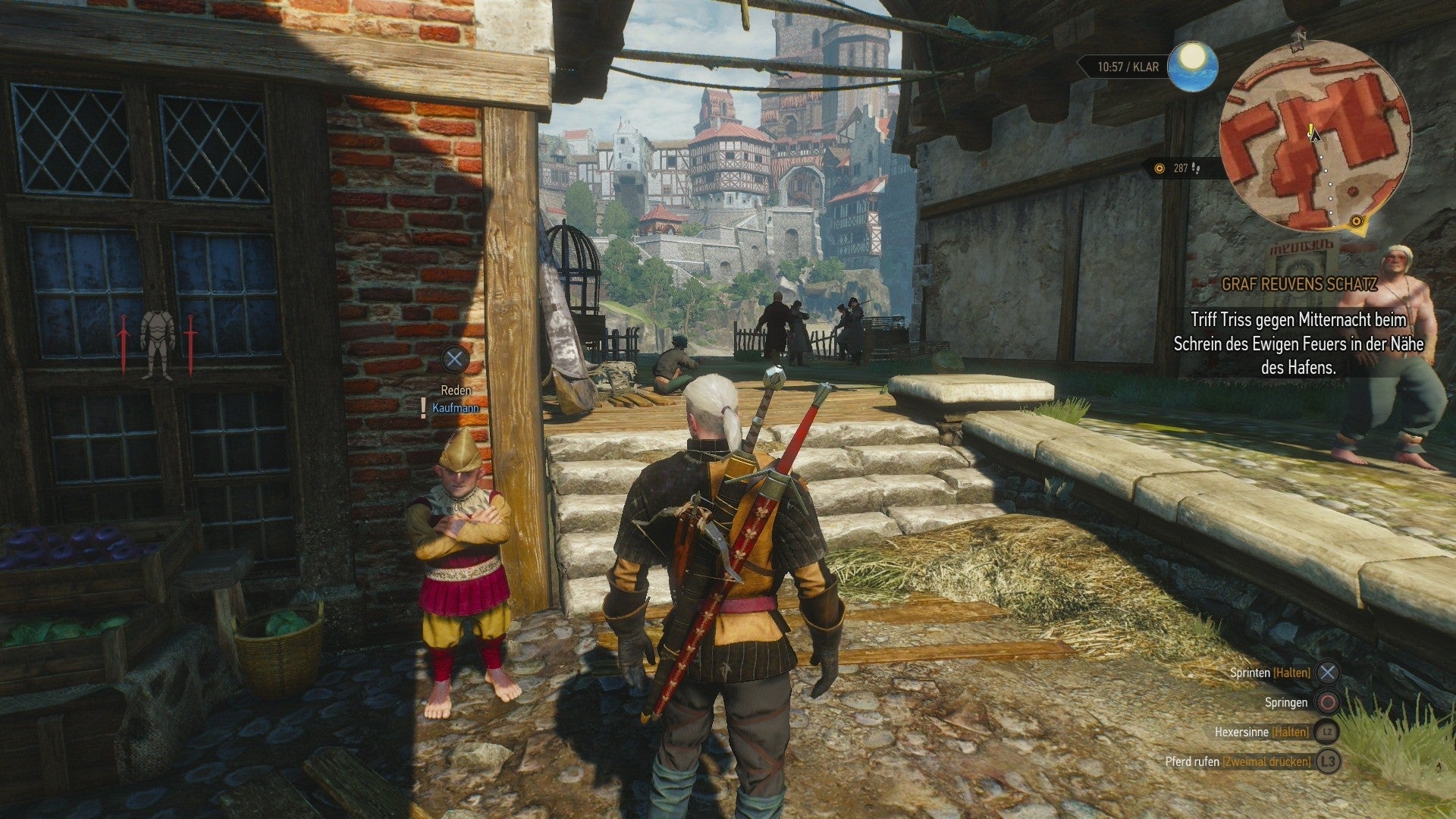
Task: Expand the 10:57 / KLAR time display
Action: [1128, 66]
